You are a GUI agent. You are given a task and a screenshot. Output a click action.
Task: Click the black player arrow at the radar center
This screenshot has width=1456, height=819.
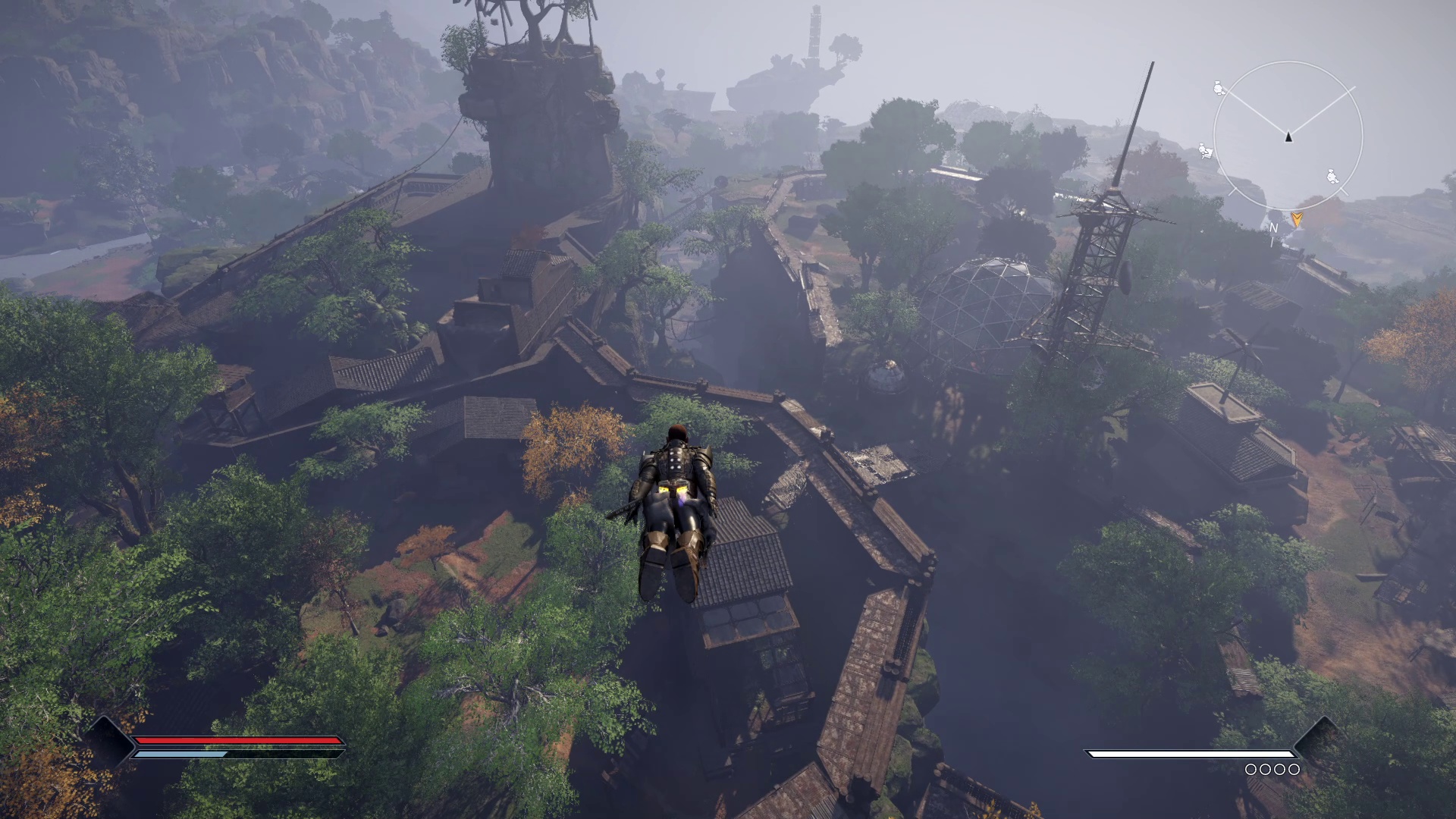pos(1288,136)
